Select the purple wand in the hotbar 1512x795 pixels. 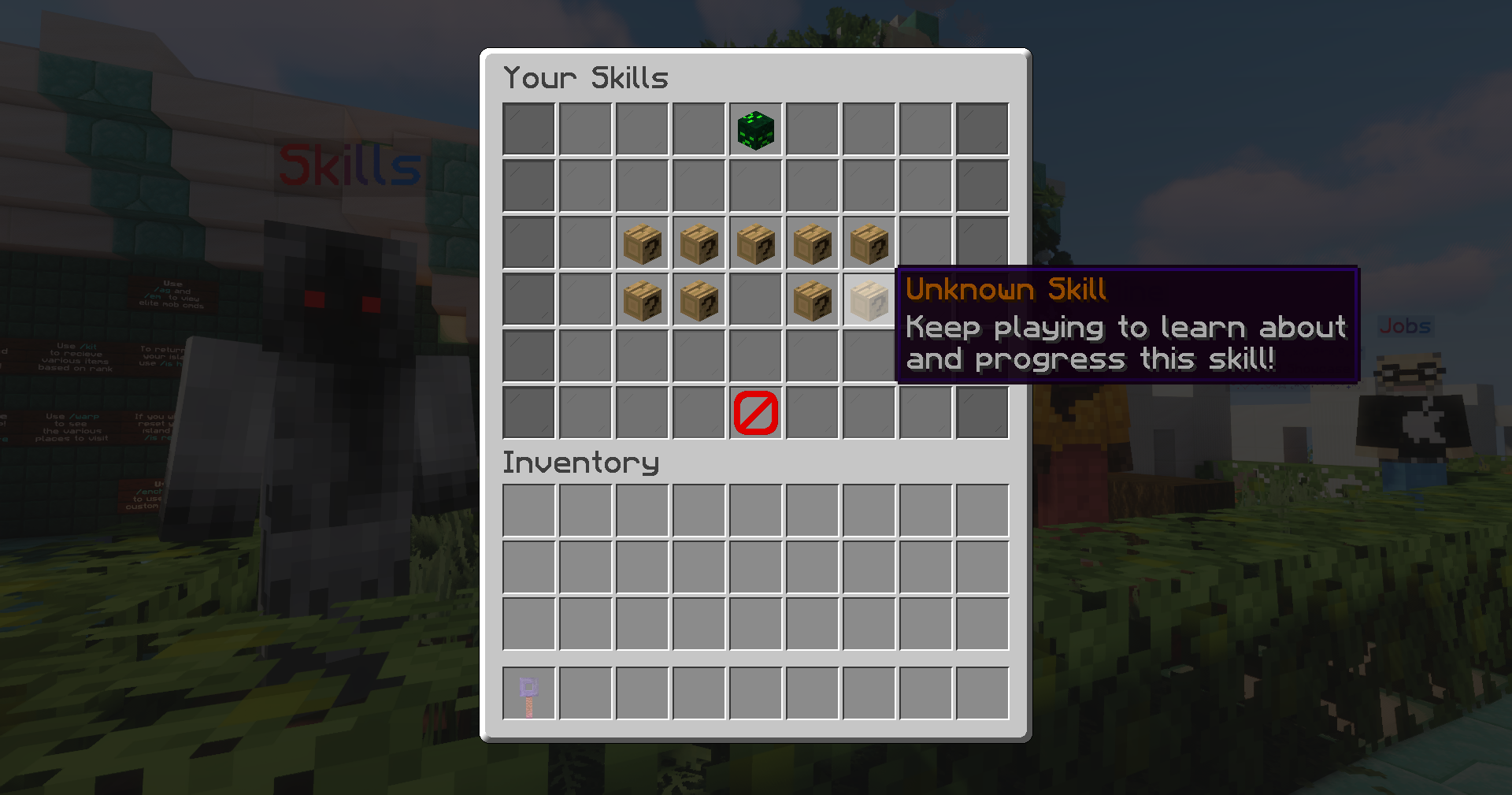528,694
